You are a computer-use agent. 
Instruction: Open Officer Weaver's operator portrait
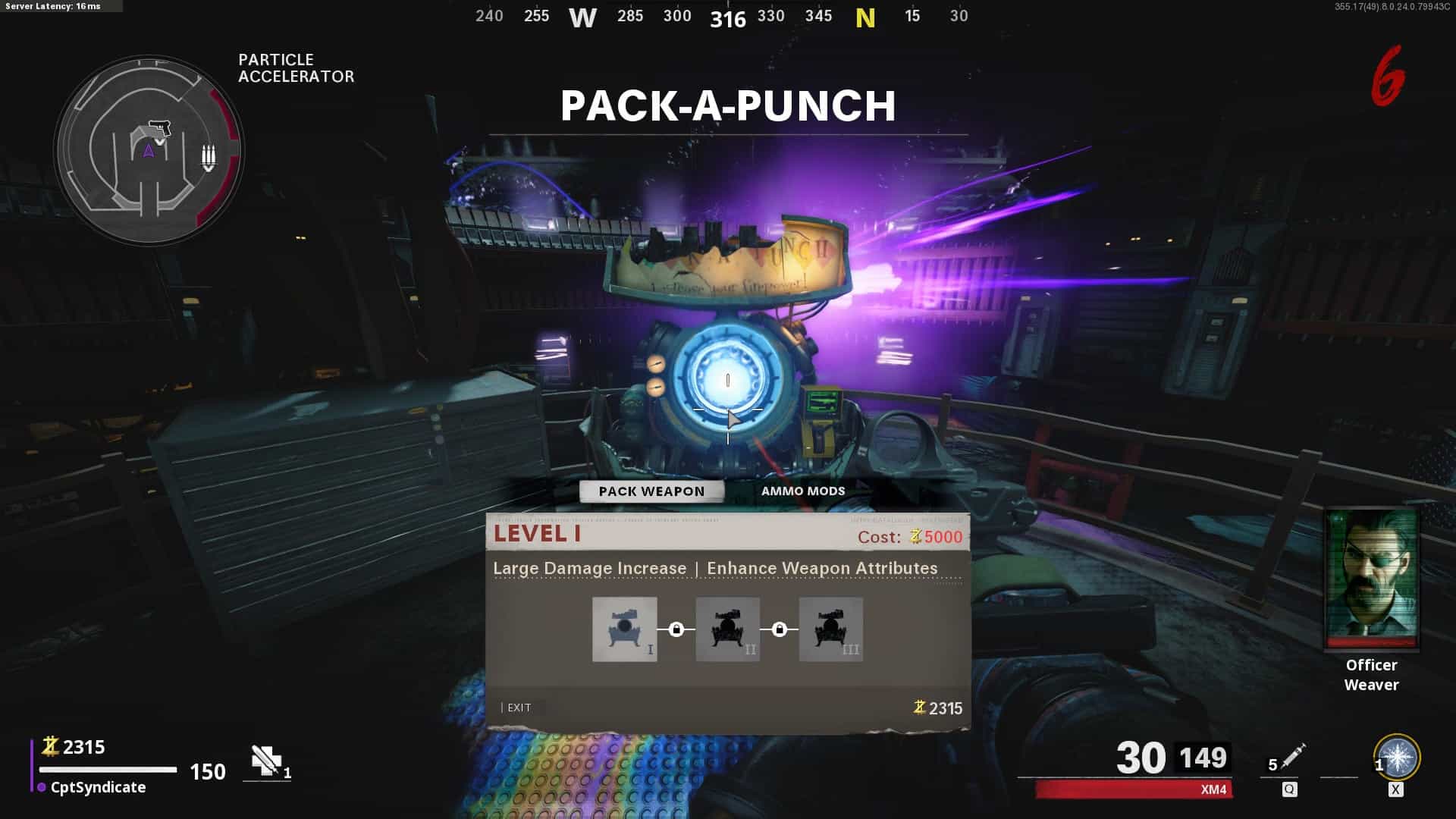point(1371,580)
